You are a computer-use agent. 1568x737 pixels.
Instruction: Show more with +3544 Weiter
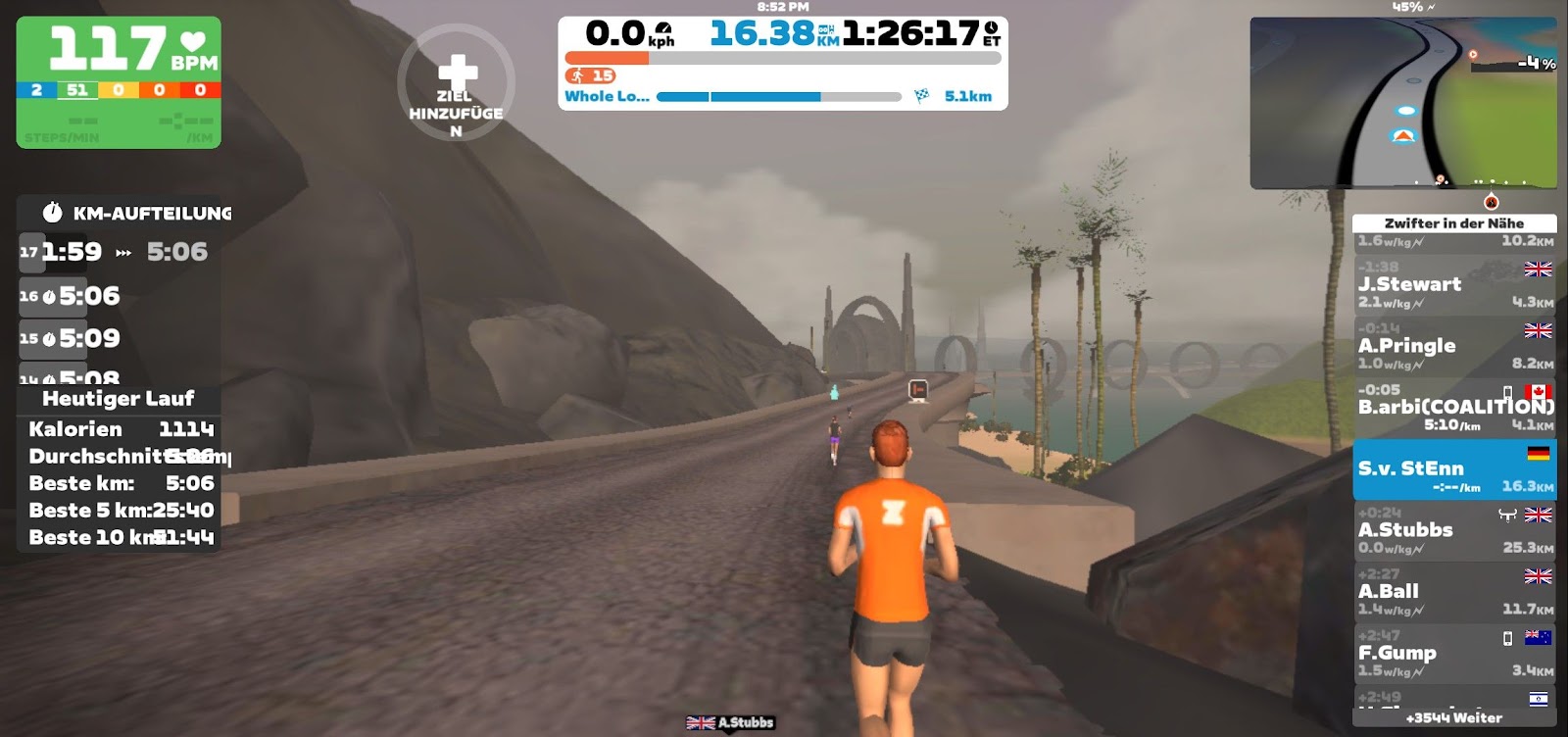1453,718
